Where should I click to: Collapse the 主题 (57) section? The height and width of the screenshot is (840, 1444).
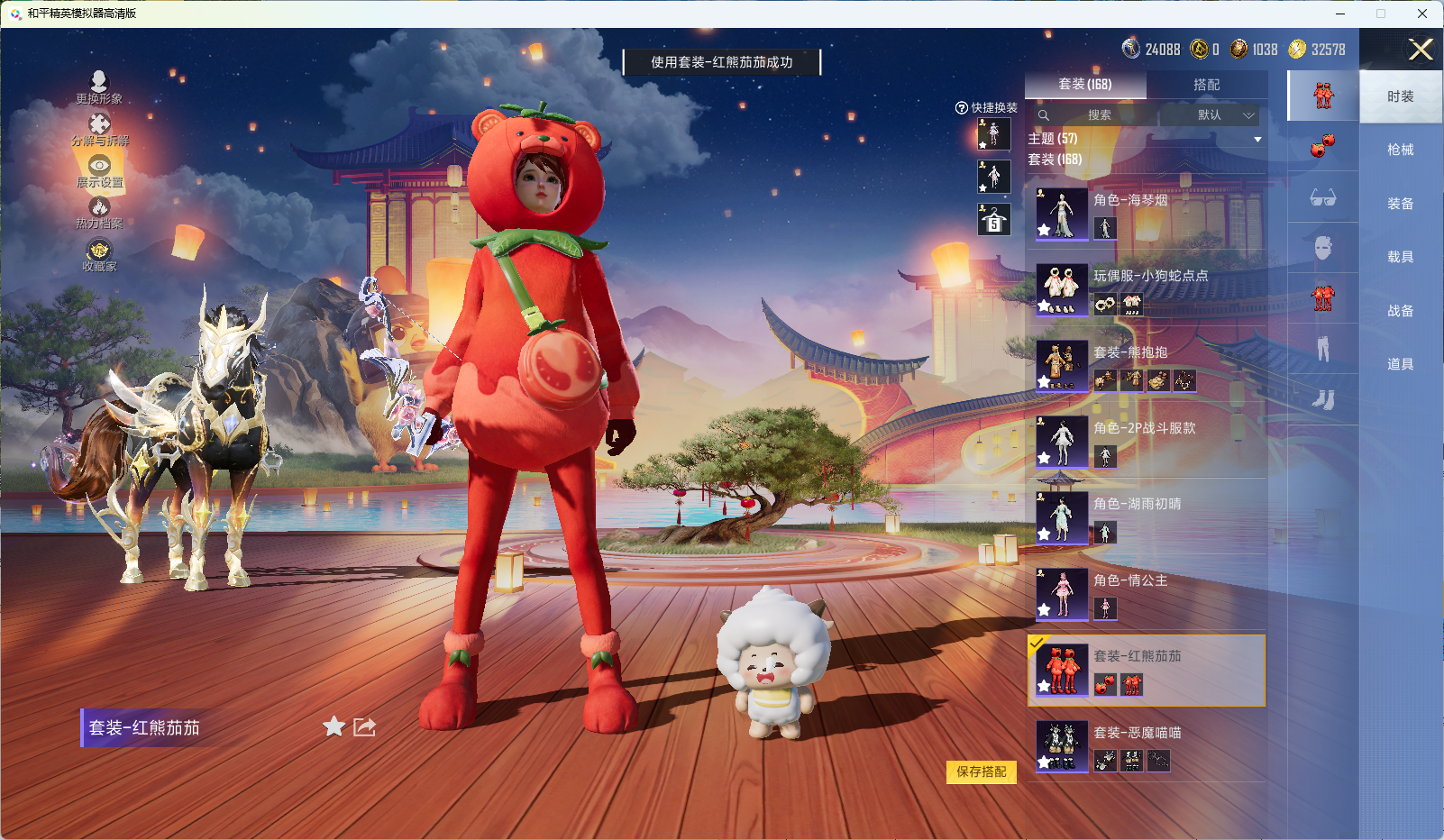pyautogui.click(x=1257, y=138)
